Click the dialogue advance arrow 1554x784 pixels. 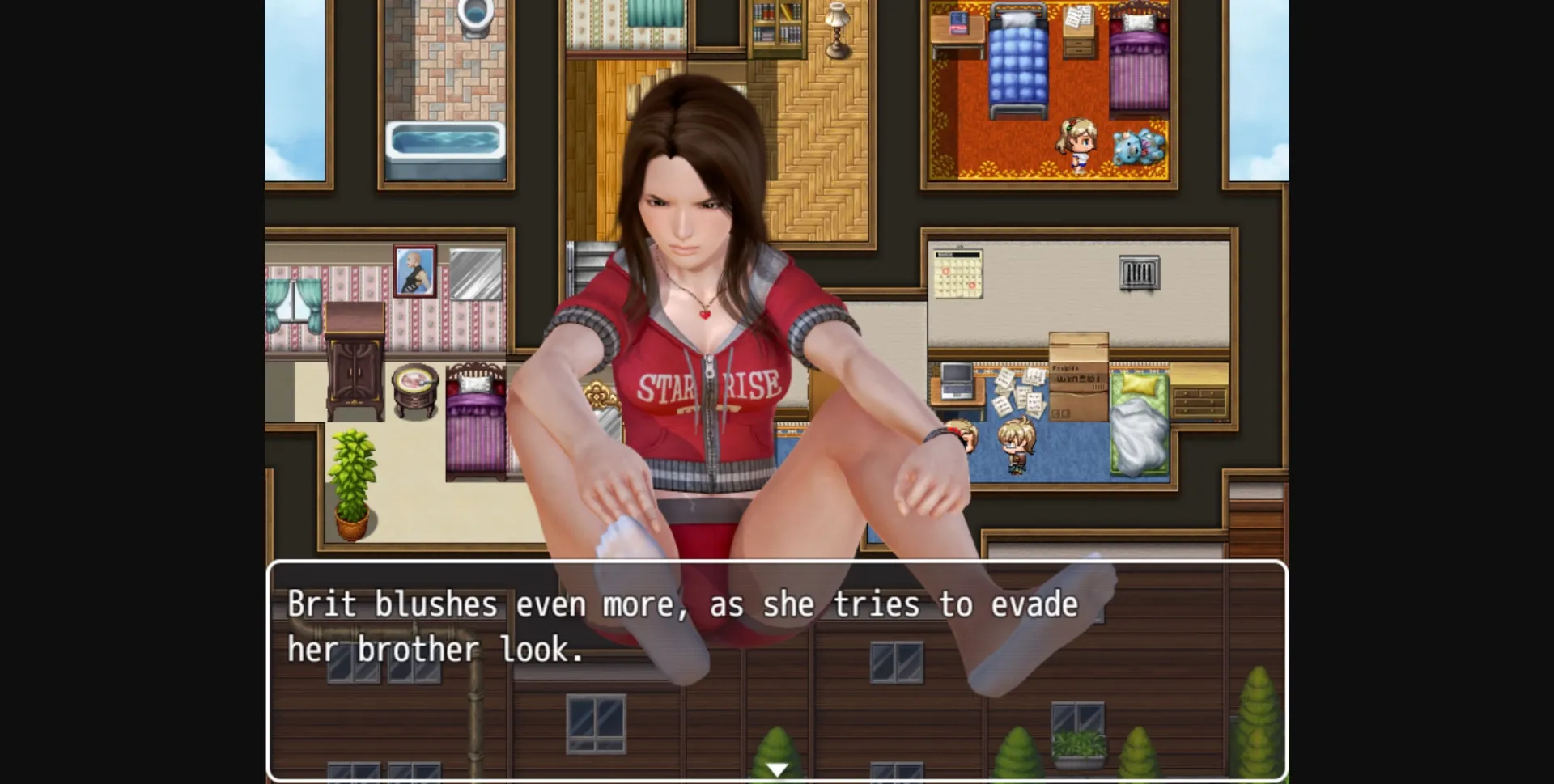point(775,769)
